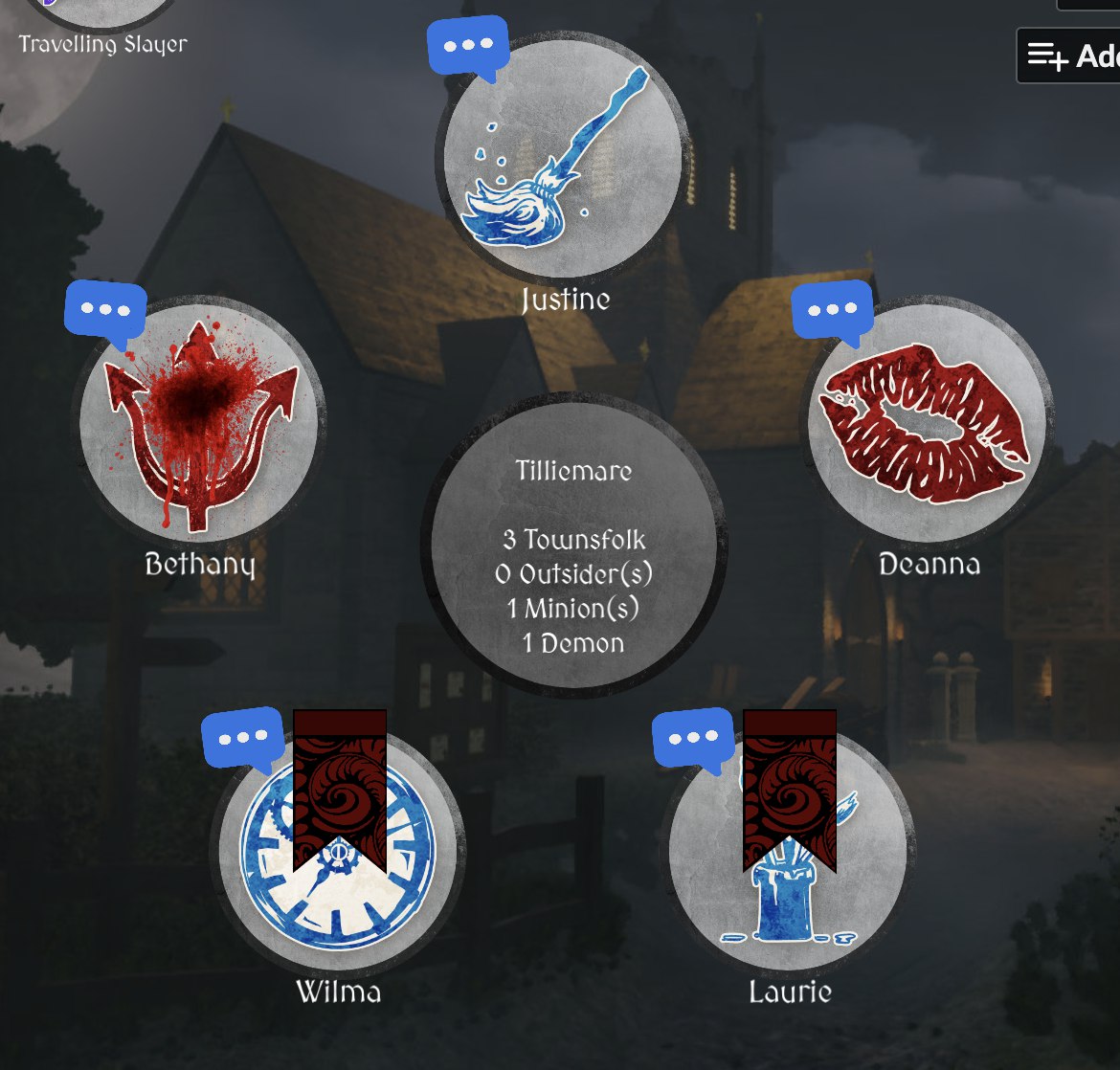The height and width of the screenshot is (1070, 1120).
Task: Click the red banner on Laurie's token
Action: click(x=790, y=785)
